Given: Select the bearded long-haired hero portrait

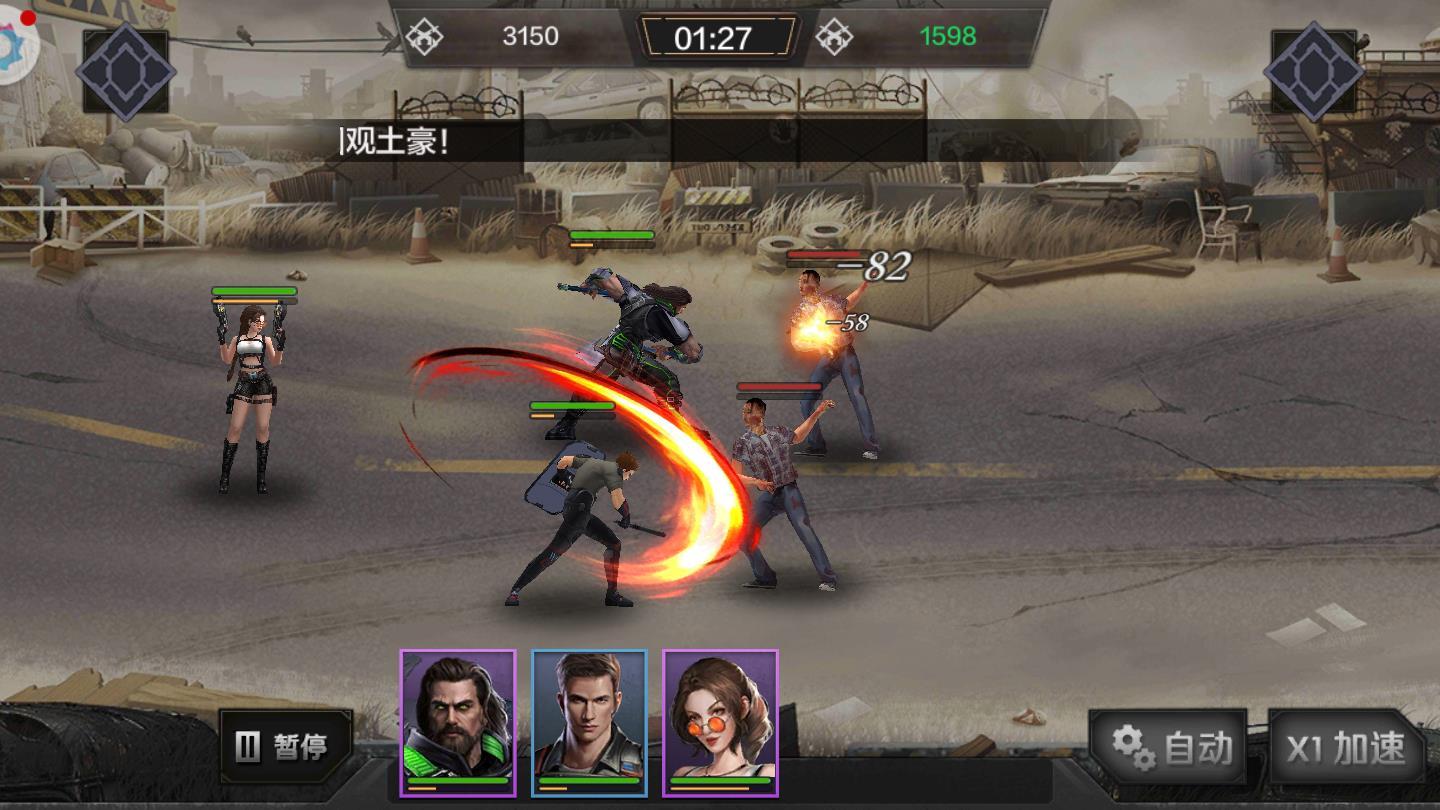Looking at the screenshot, I should tap(458, 722).
